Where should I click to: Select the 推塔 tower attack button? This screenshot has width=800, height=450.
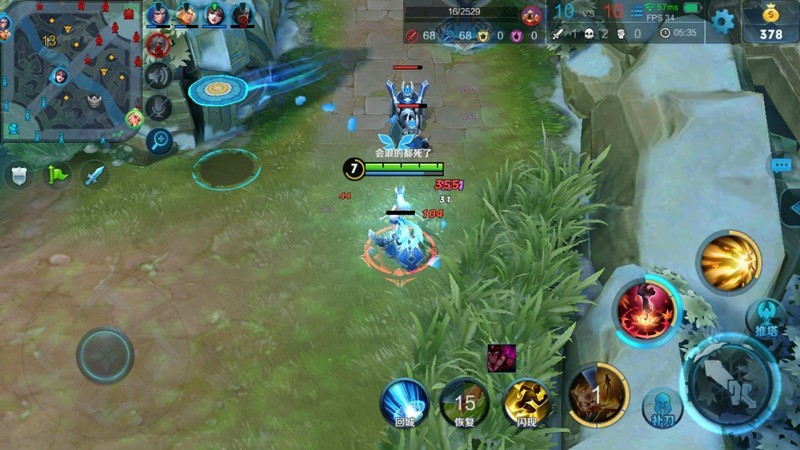click(768, 317)
